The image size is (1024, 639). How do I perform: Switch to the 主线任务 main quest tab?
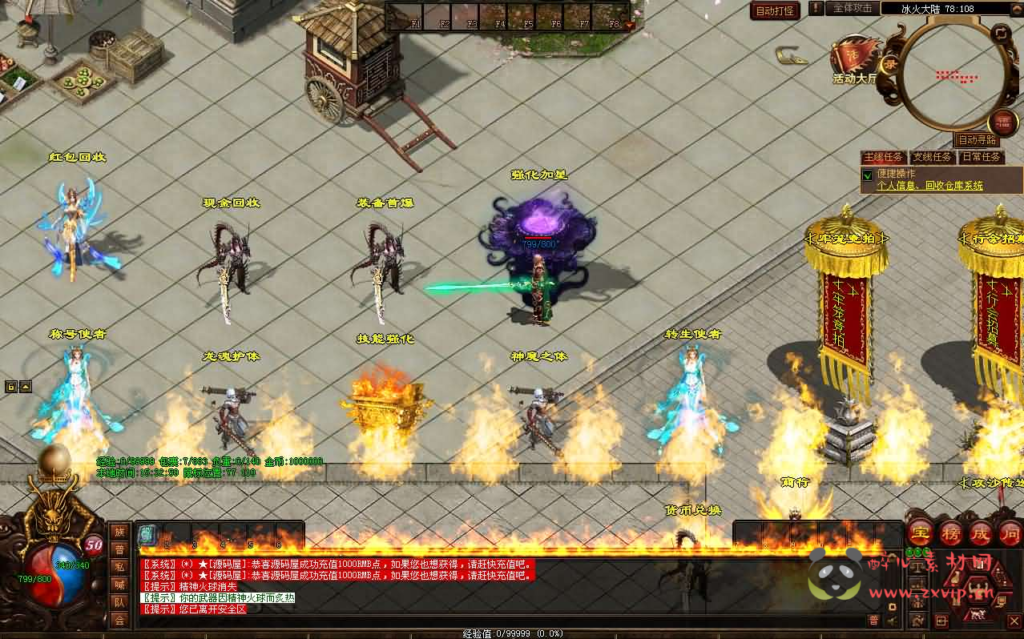click(x=883, y=157)
